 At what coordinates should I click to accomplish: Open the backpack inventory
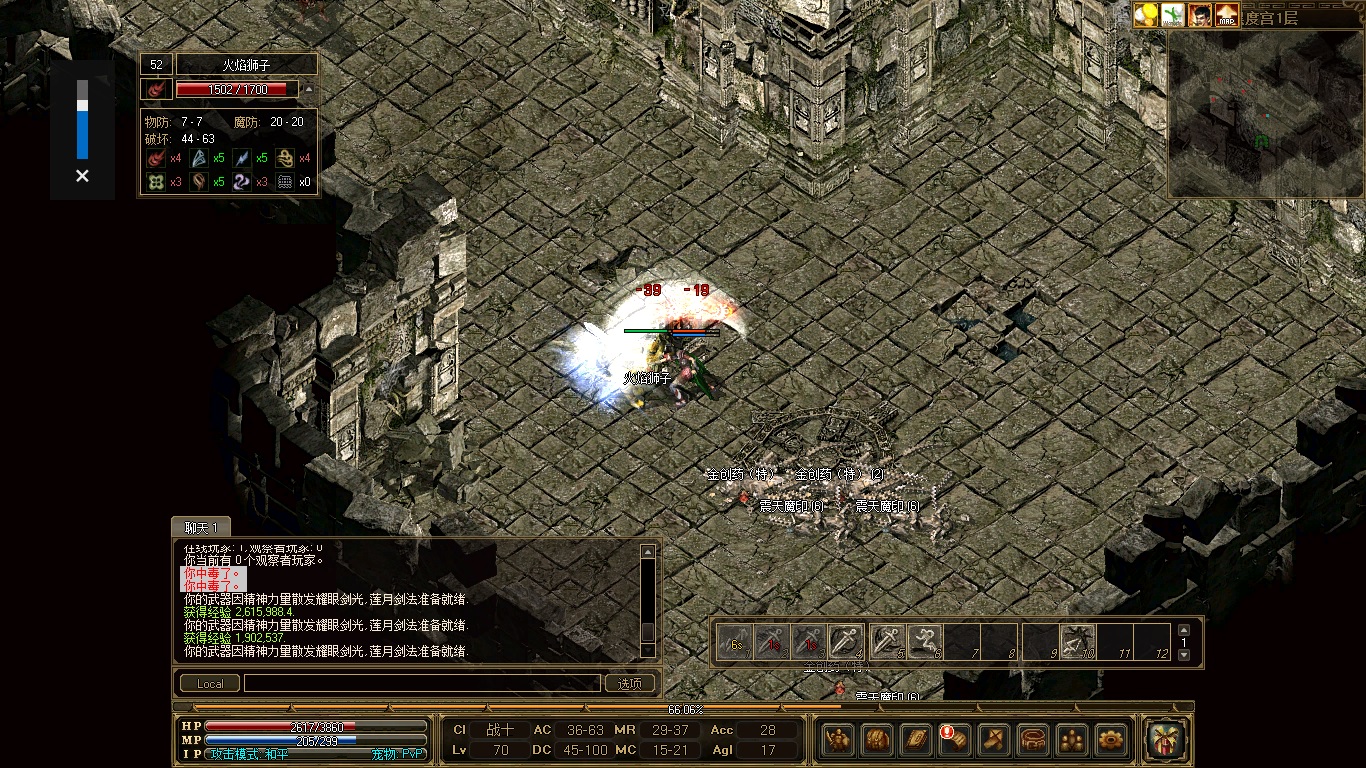click(877, 739)
